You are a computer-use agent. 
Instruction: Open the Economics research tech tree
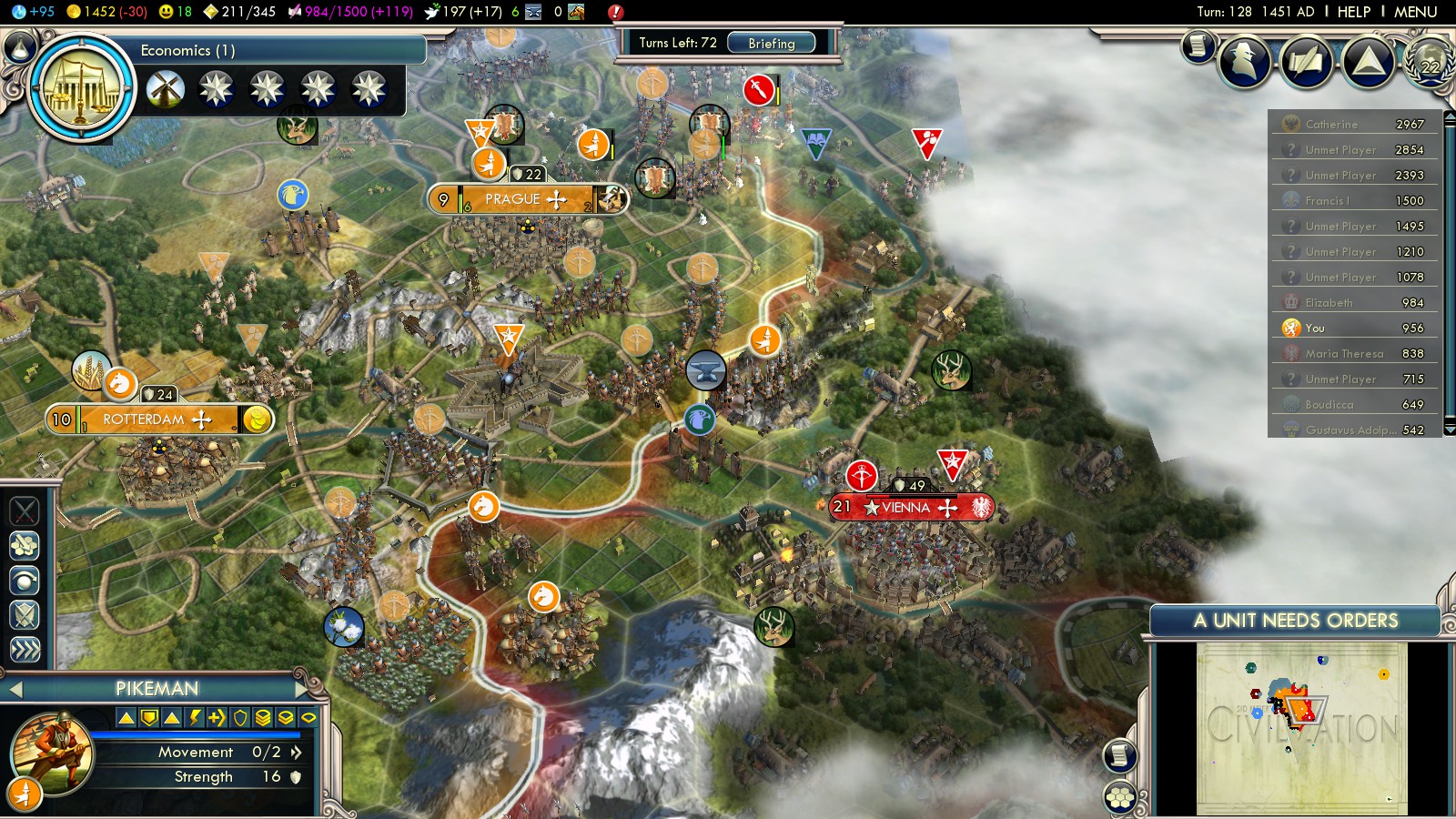point(82,88)
